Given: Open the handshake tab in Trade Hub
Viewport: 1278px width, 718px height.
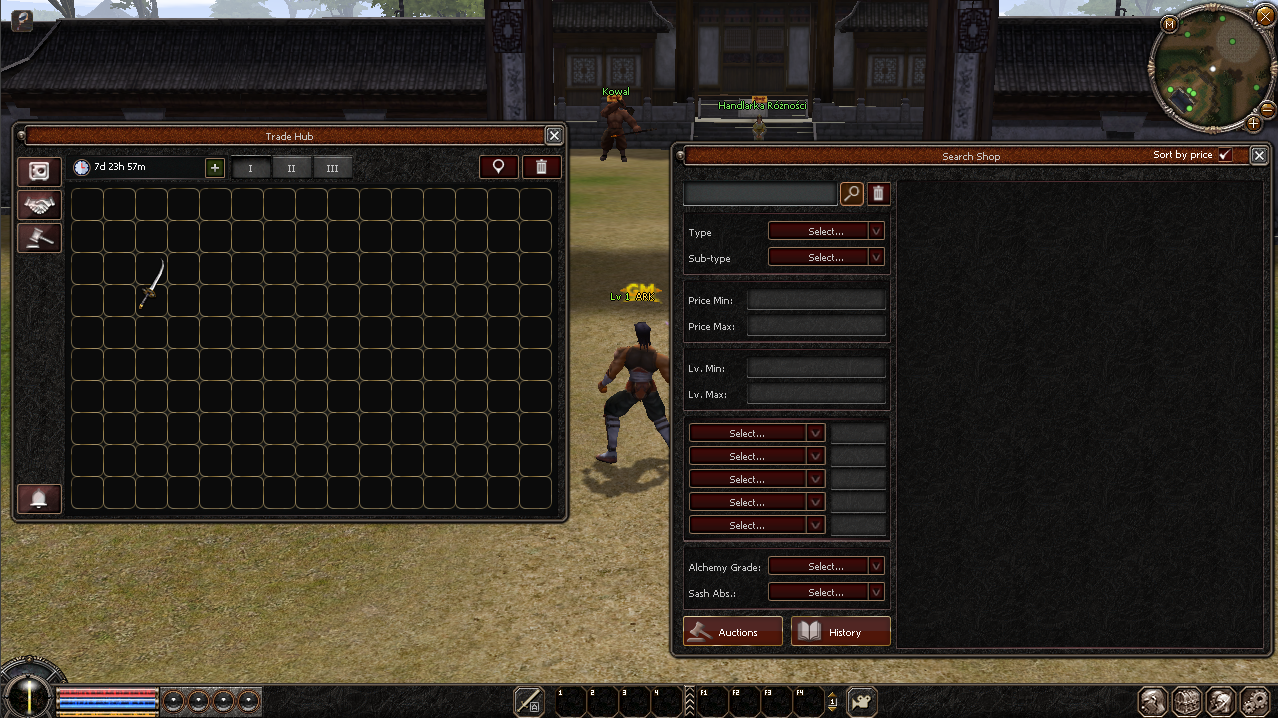Looking at the screenshot, I should tap(39, 205).
